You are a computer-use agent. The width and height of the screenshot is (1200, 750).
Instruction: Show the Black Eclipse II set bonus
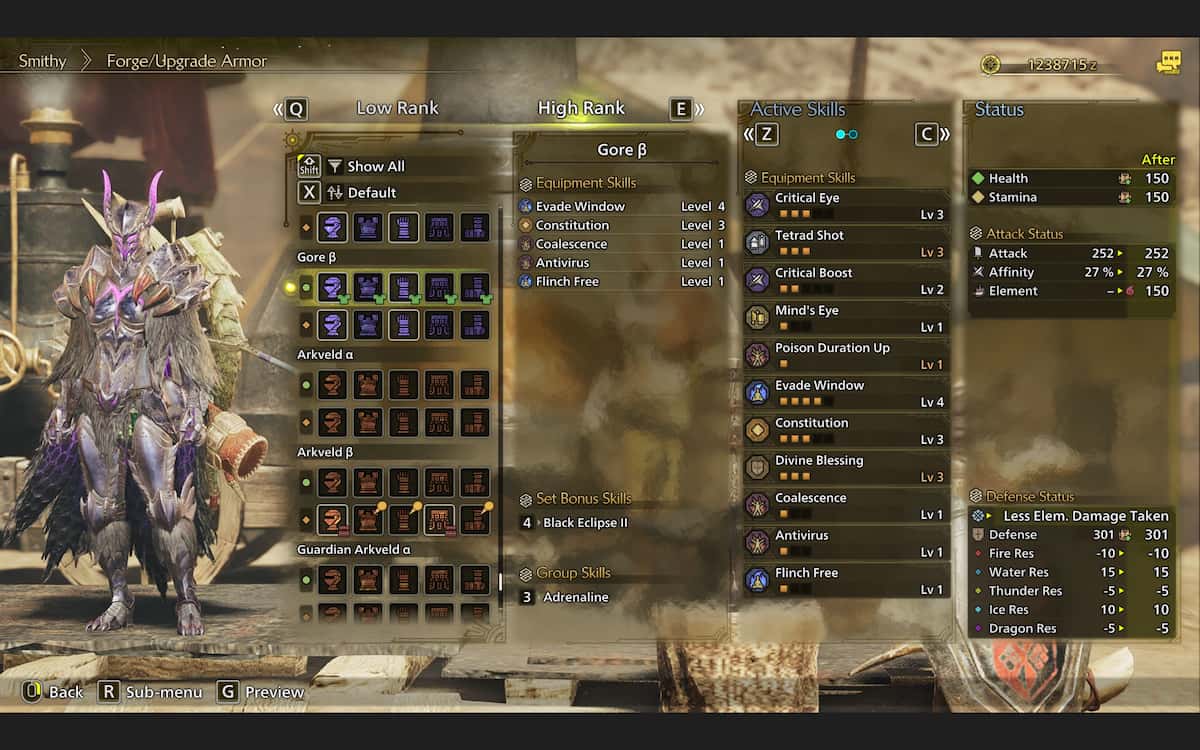coord(585,523)
